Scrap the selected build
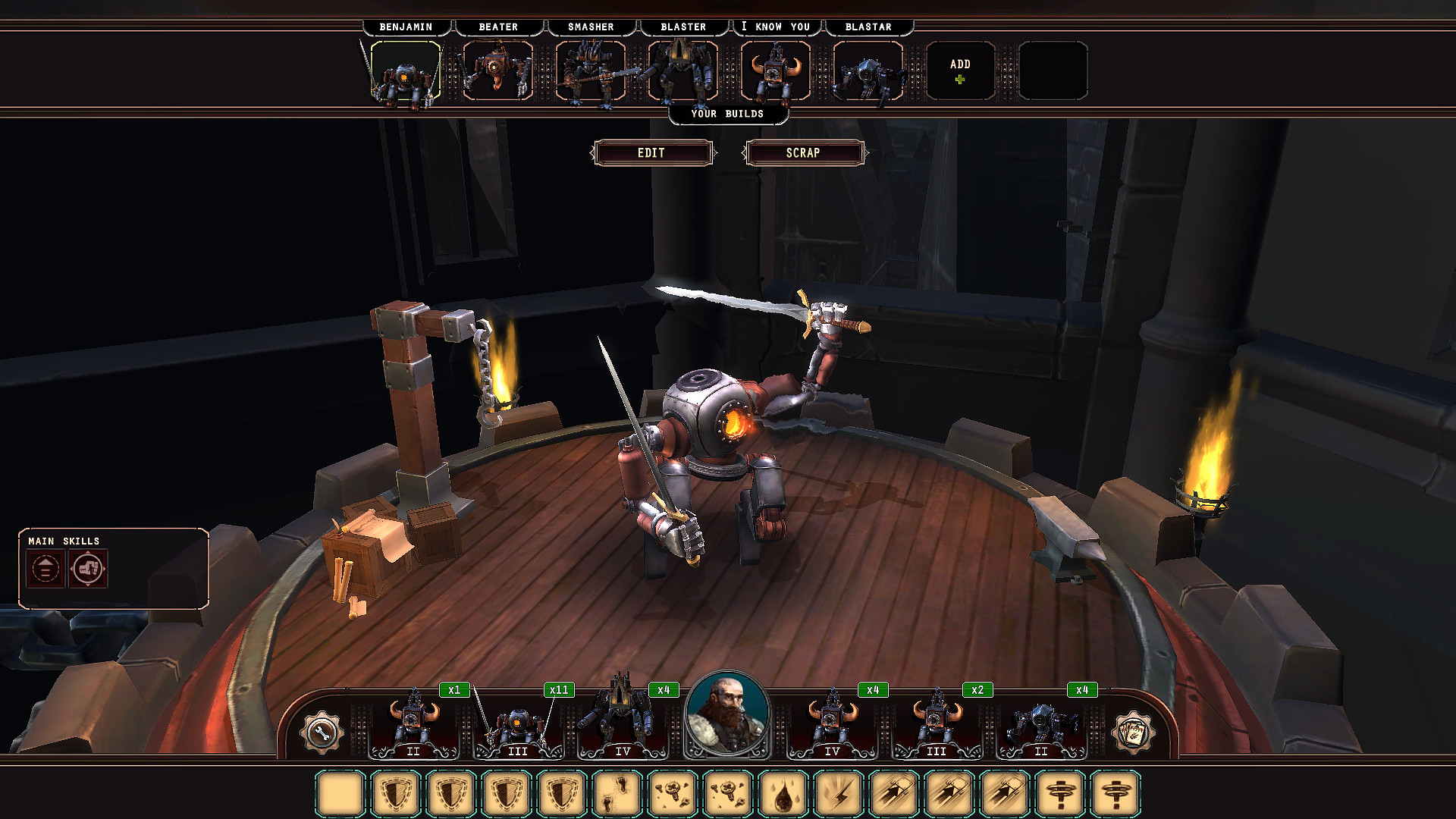Image resolution: width=1456 pixels, height=819 pixels. tap(803, 153)
